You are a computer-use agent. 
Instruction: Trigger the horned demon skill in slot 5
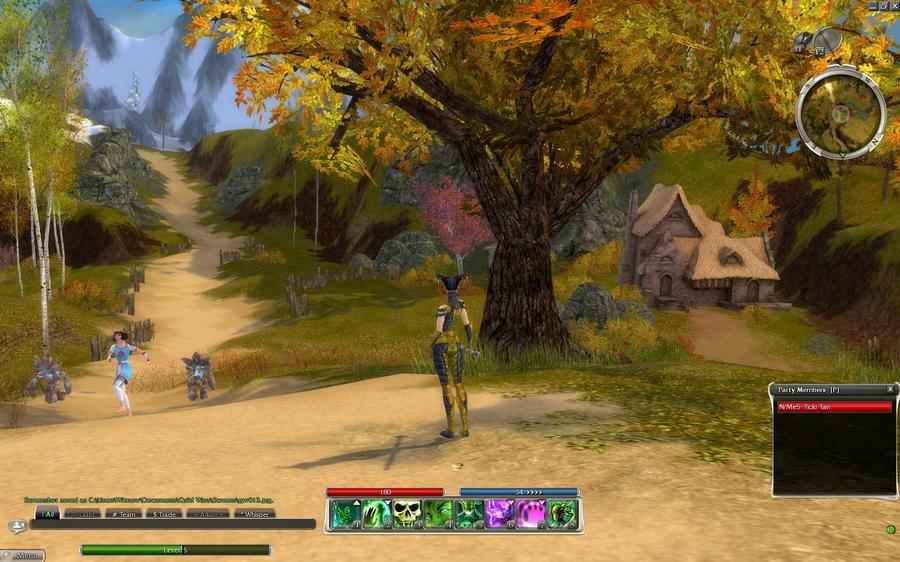(469, 514)
